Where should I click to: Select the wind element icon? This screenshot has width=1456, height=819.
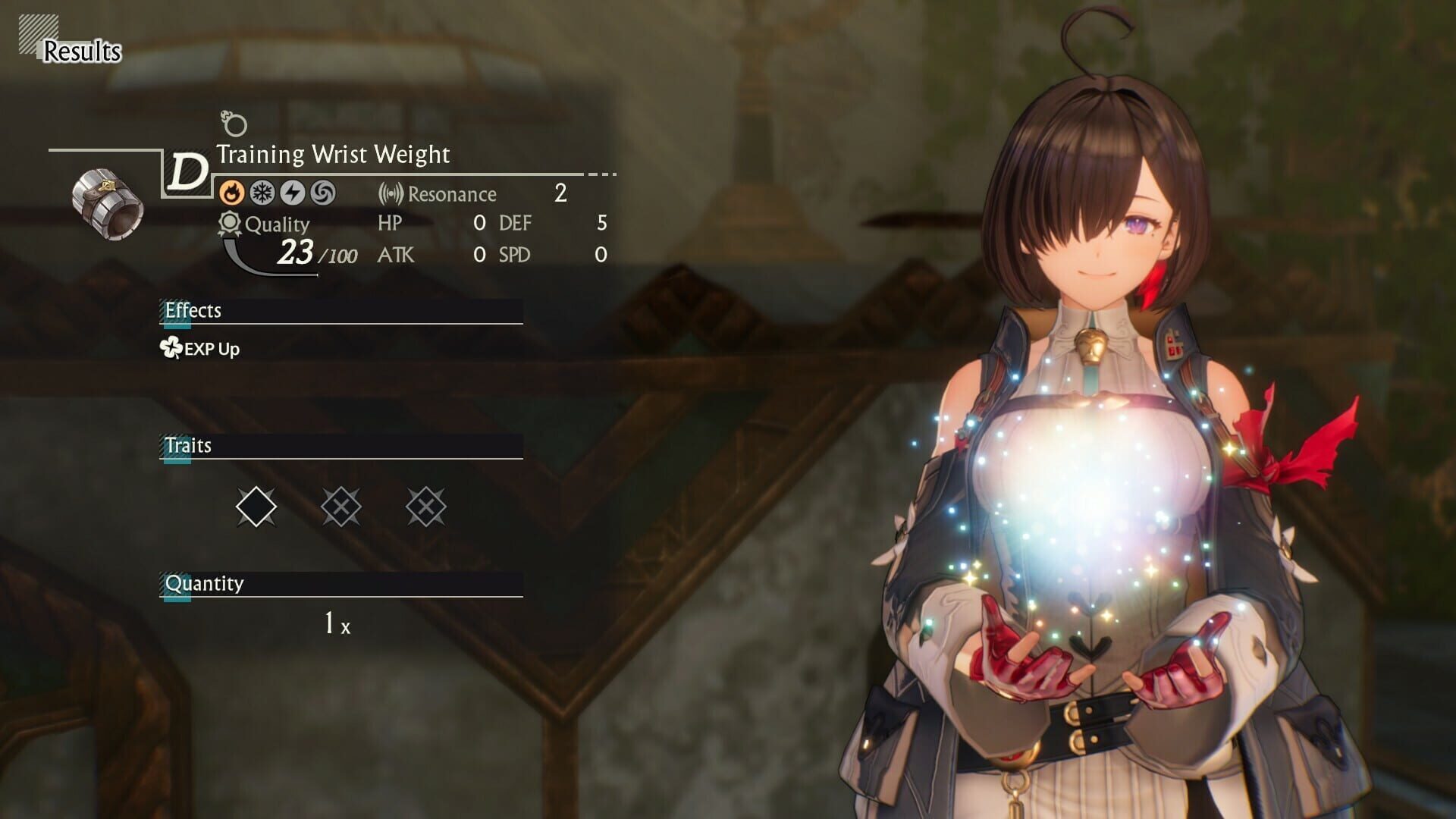point(323,193)
